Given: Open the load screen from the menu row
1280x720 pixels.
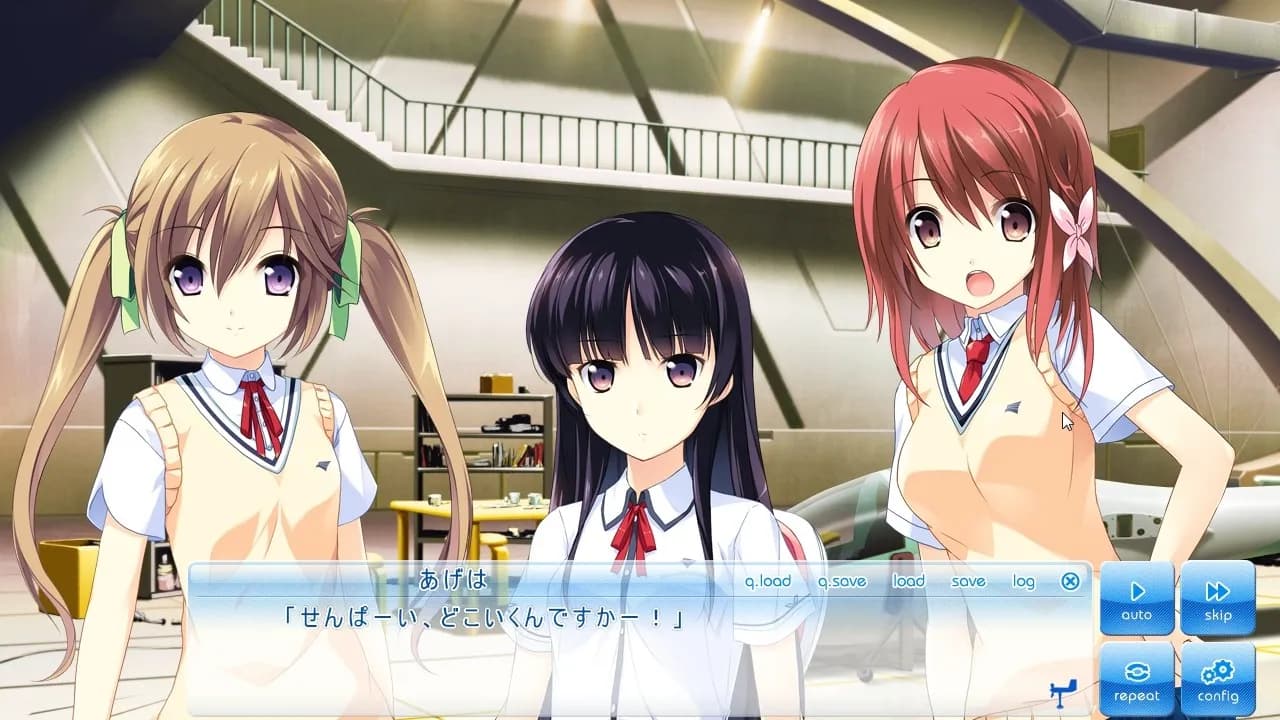Looking at the screenshot, I should [x=909, y=580].
